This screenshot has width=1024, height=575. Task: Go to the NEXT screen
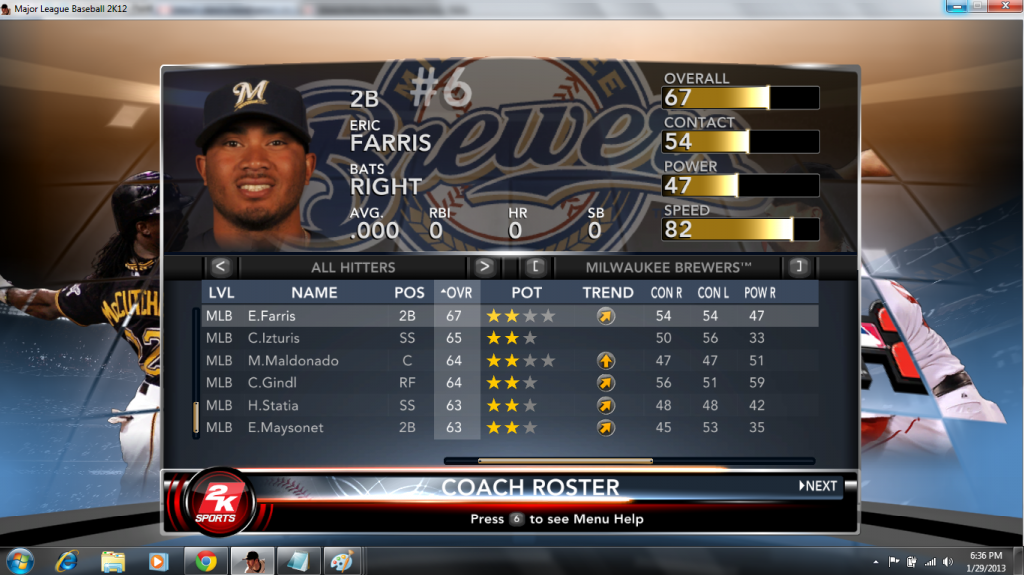[818, 486]
